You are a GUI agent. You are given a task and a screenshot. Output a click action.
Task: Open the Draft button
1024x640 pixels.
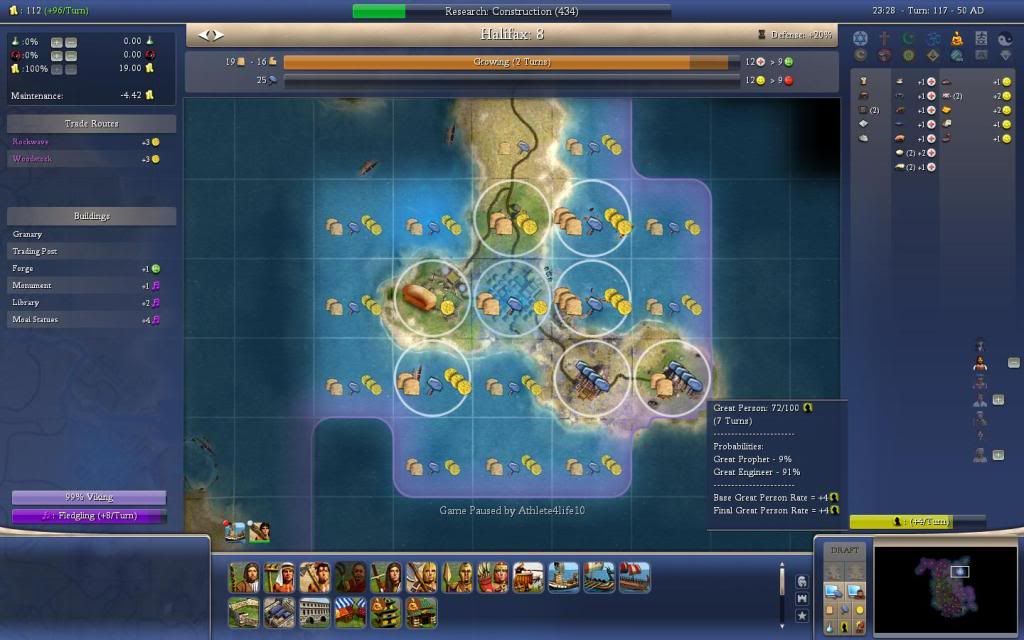pyautogui.click(x=845, y=550)
